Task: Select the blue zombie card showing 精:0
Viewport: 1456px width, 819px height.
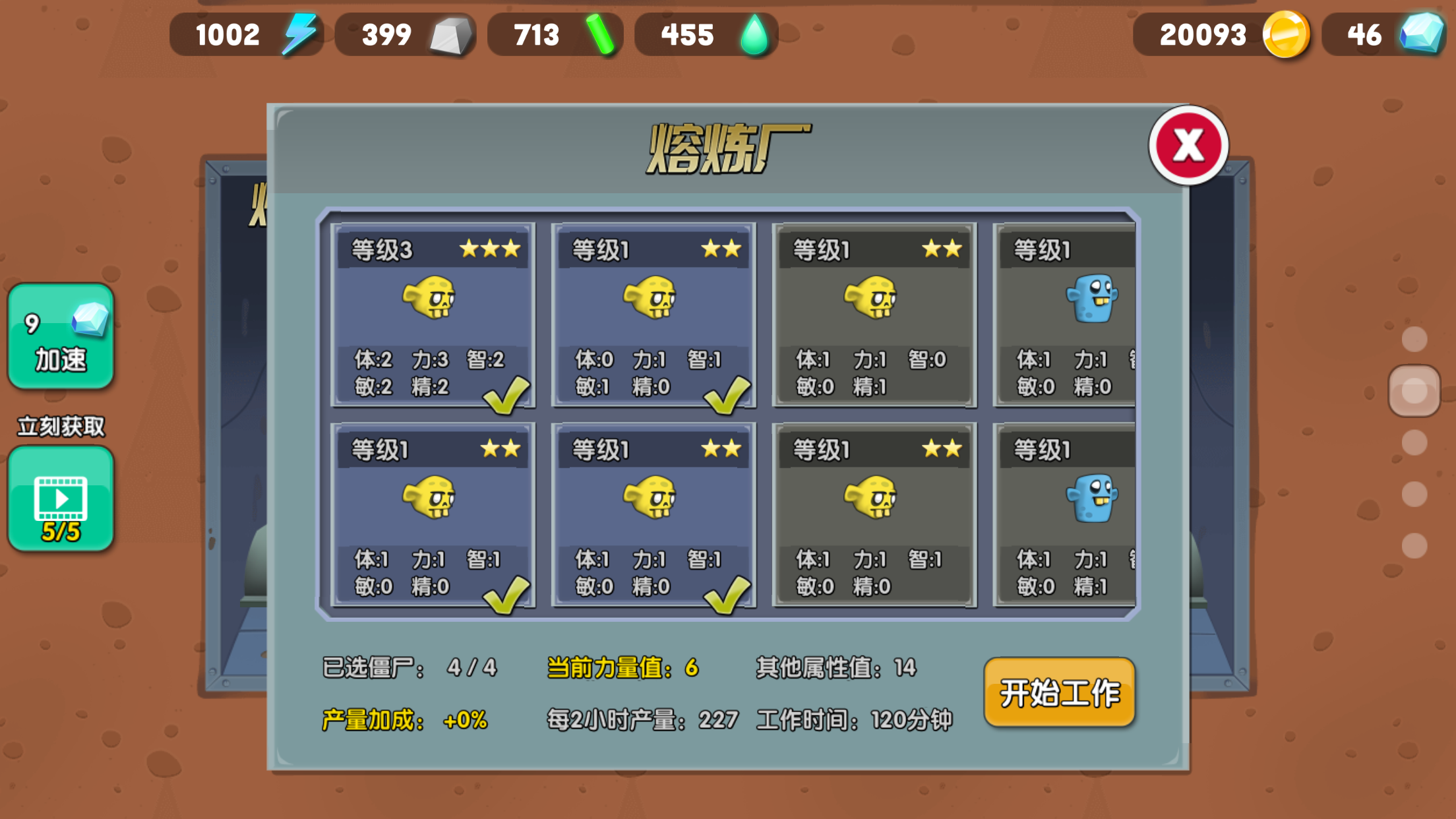Action: click(x=1066, y=315)
